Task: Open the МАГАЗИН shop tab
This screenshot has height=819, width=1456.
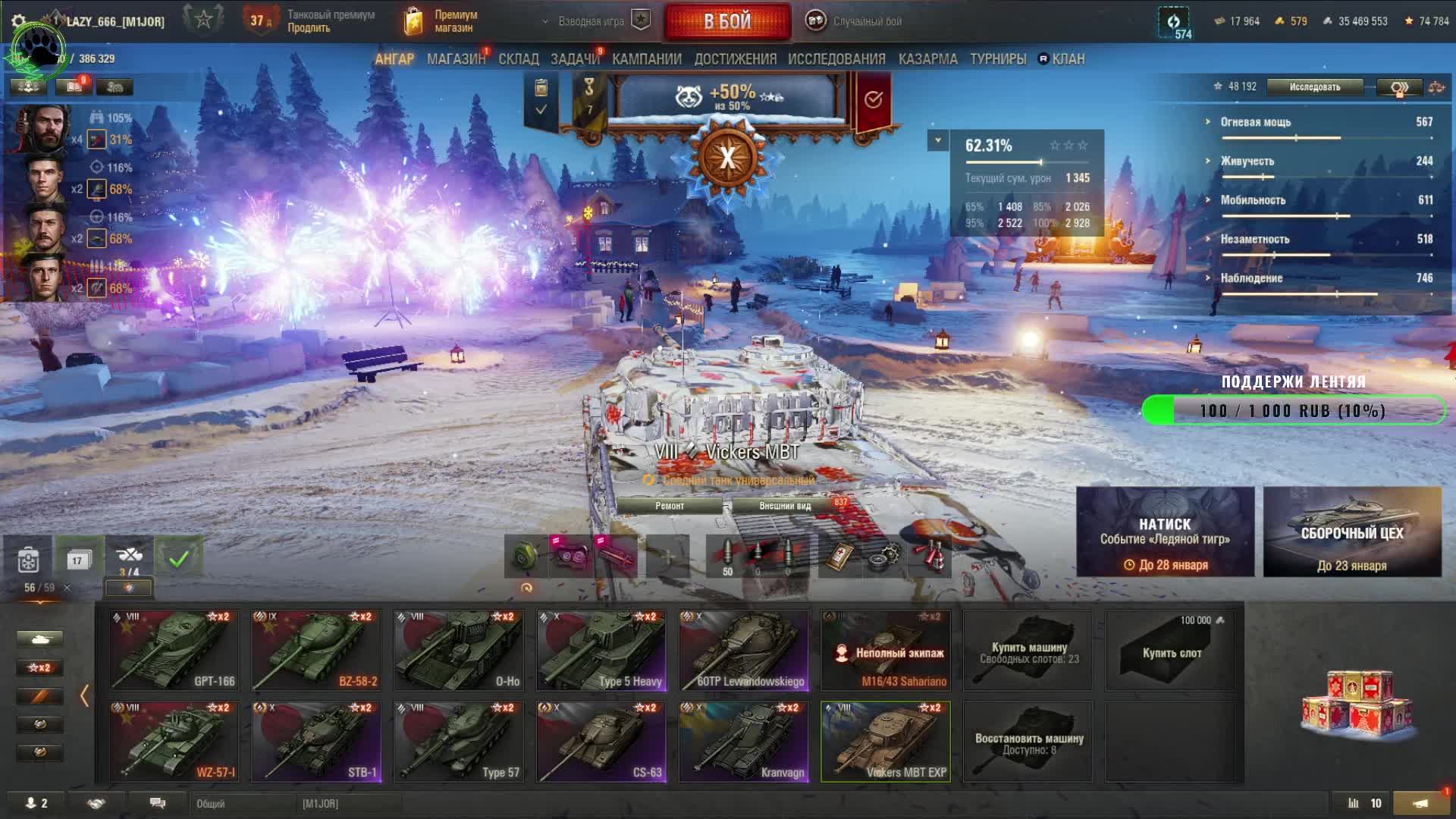Action: click(x=456, y=59)
